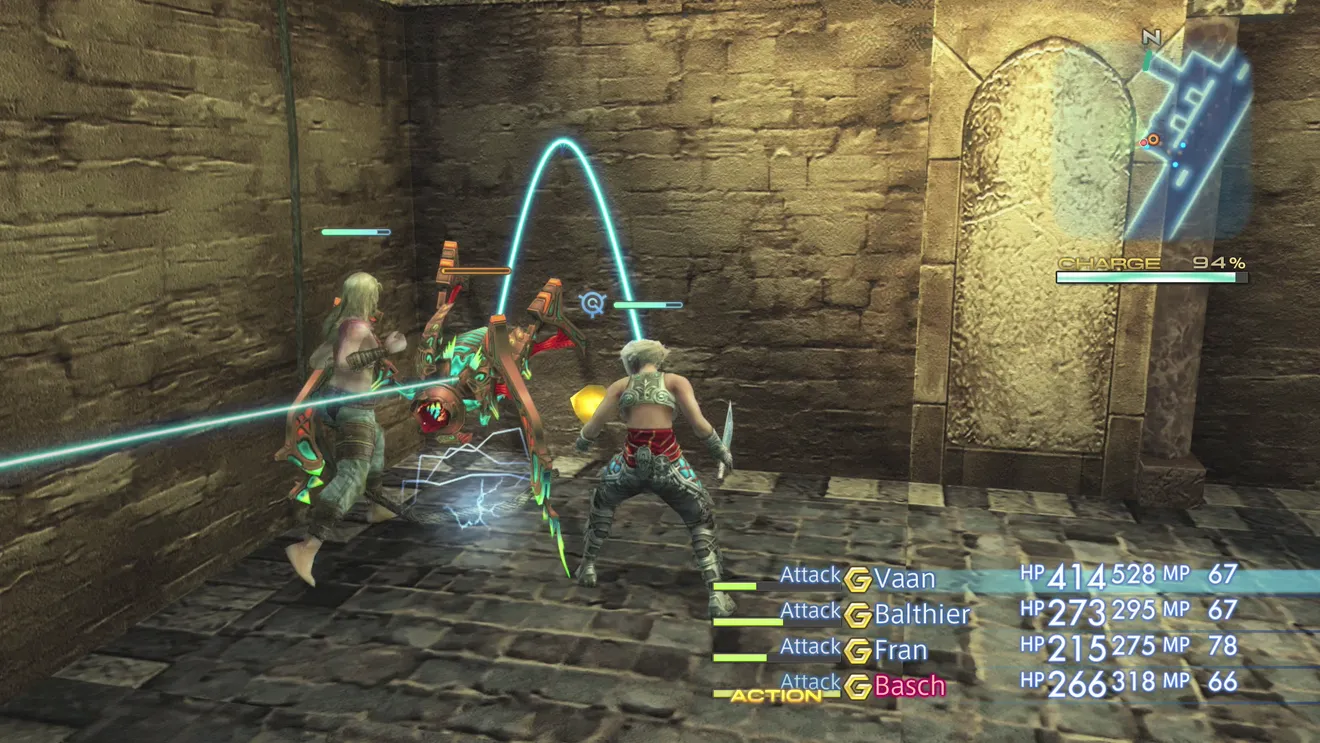Select Balthier in the party list

tap(921, 614)
